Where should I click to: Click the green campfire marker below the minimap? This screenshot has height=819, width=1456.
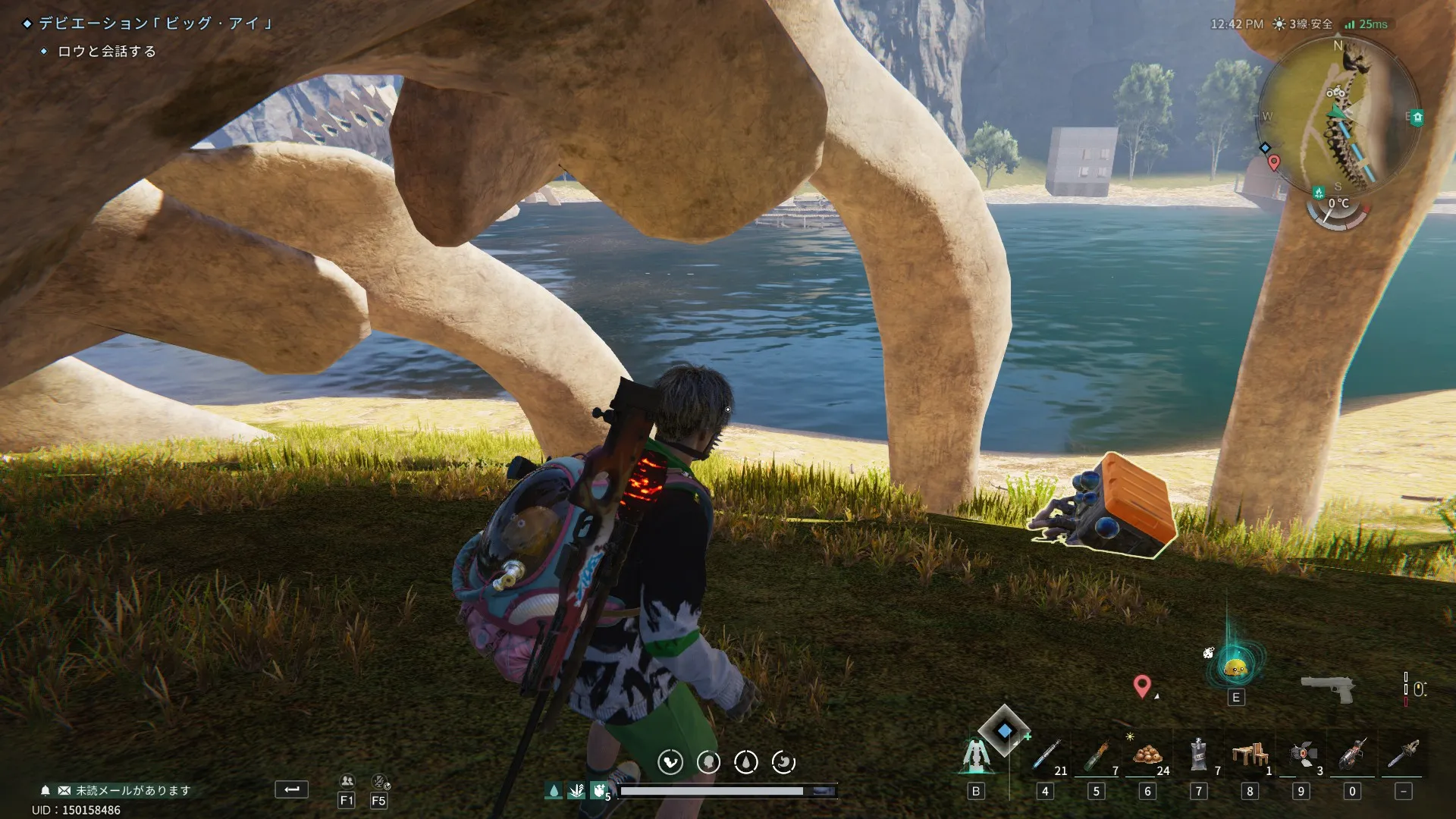point(1319,193)
